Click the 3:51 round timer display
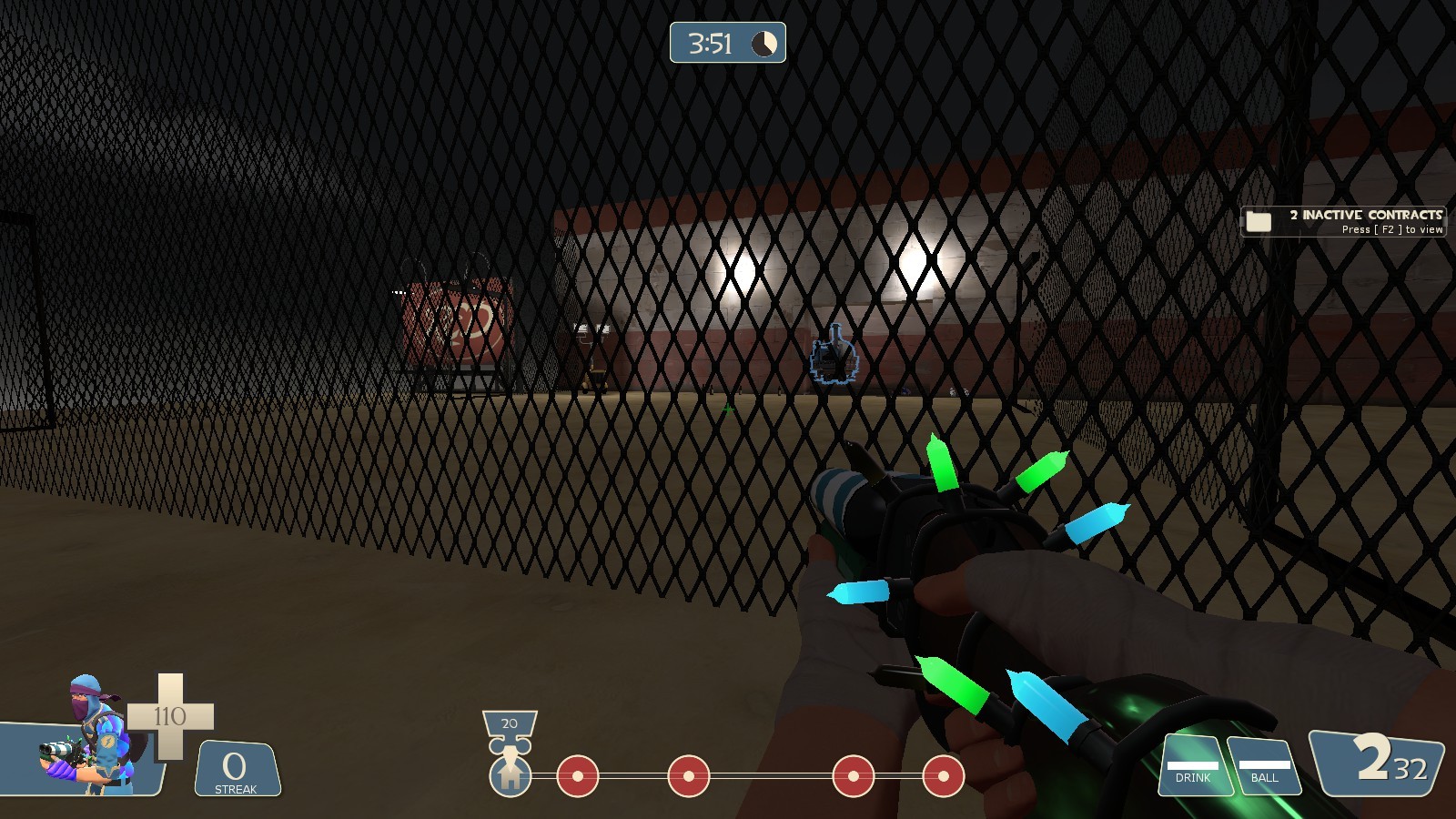The width and height of the screenshot is (1456, 819). (709, 42)
